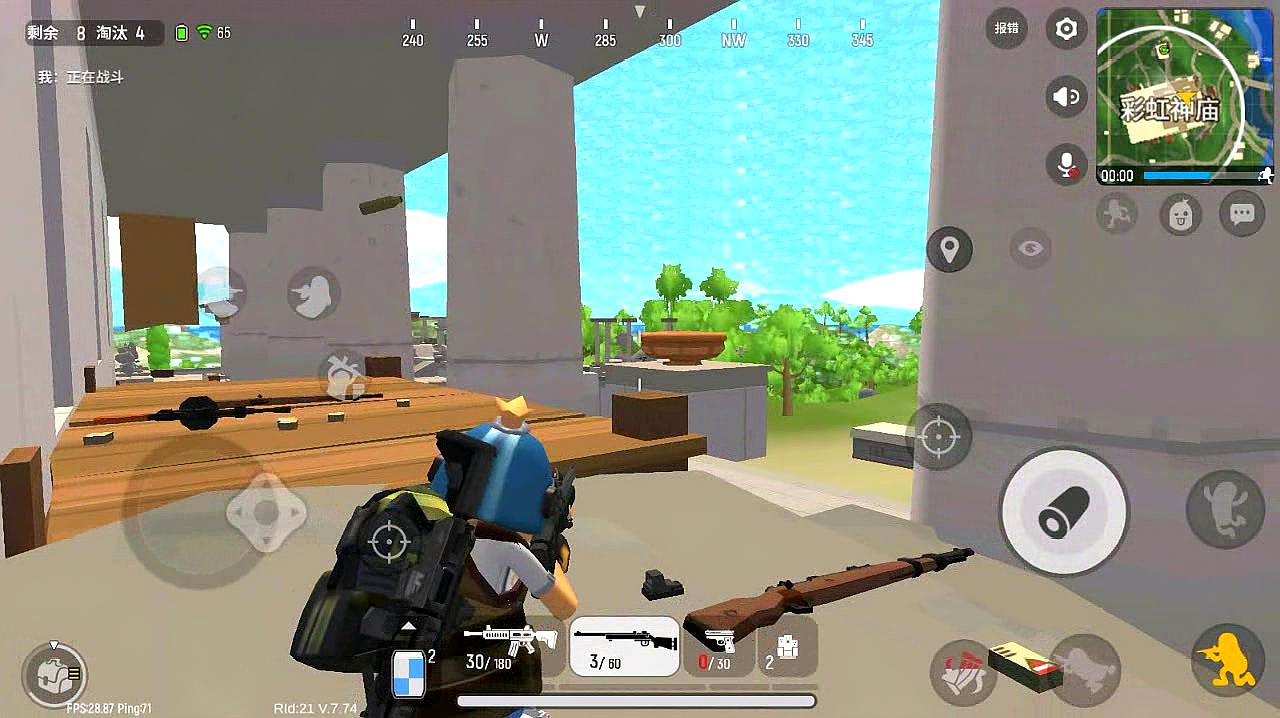Screen dimensions: 1280x718
Task: Toggle the eye free-look button
Action: click(x=1030, y=248)
